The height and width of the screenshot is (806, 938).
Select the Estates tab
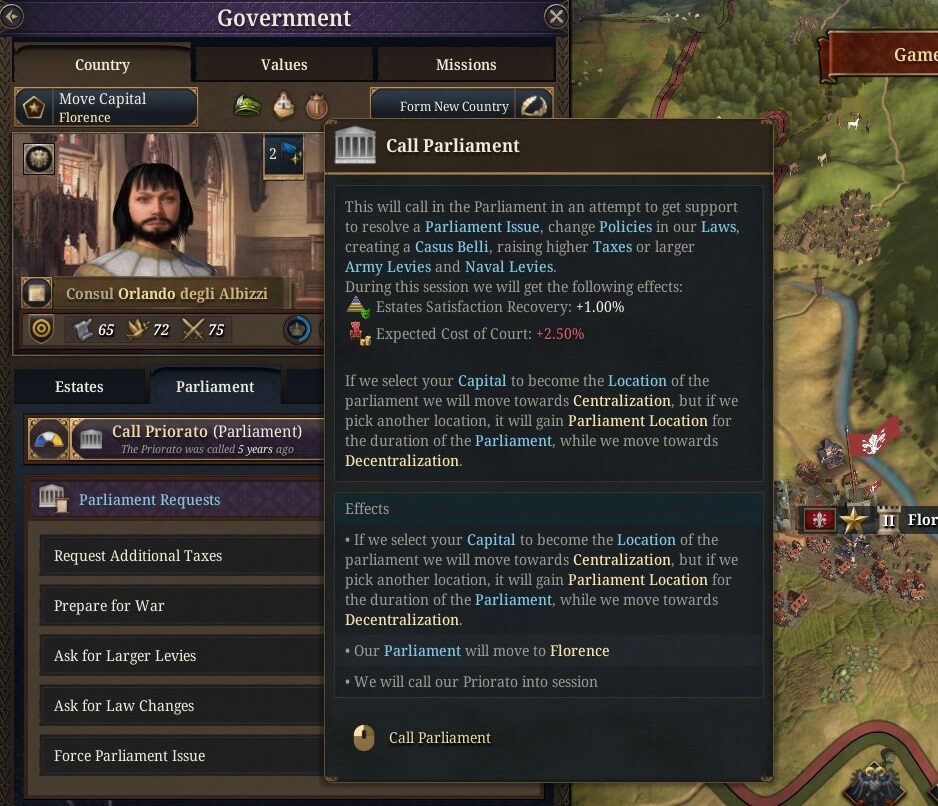point(79,387)
